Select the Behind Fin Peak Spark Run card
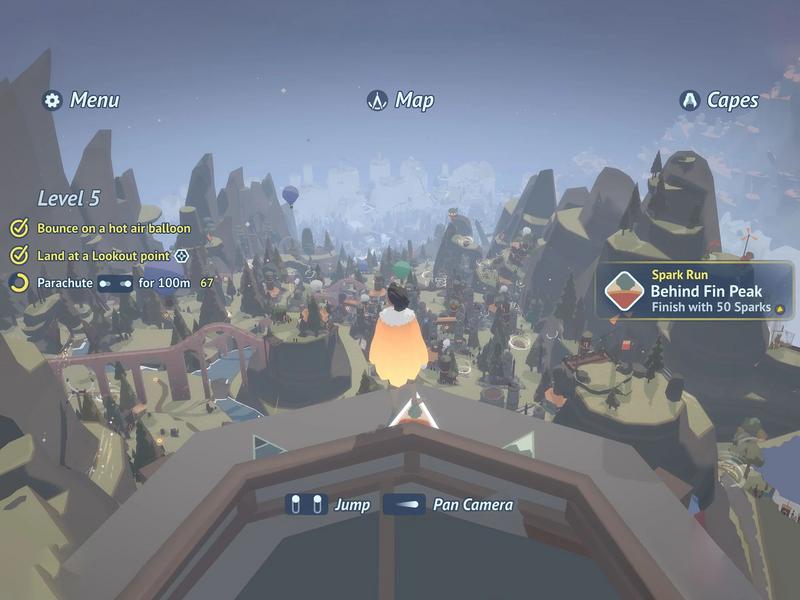 [696, 291]
